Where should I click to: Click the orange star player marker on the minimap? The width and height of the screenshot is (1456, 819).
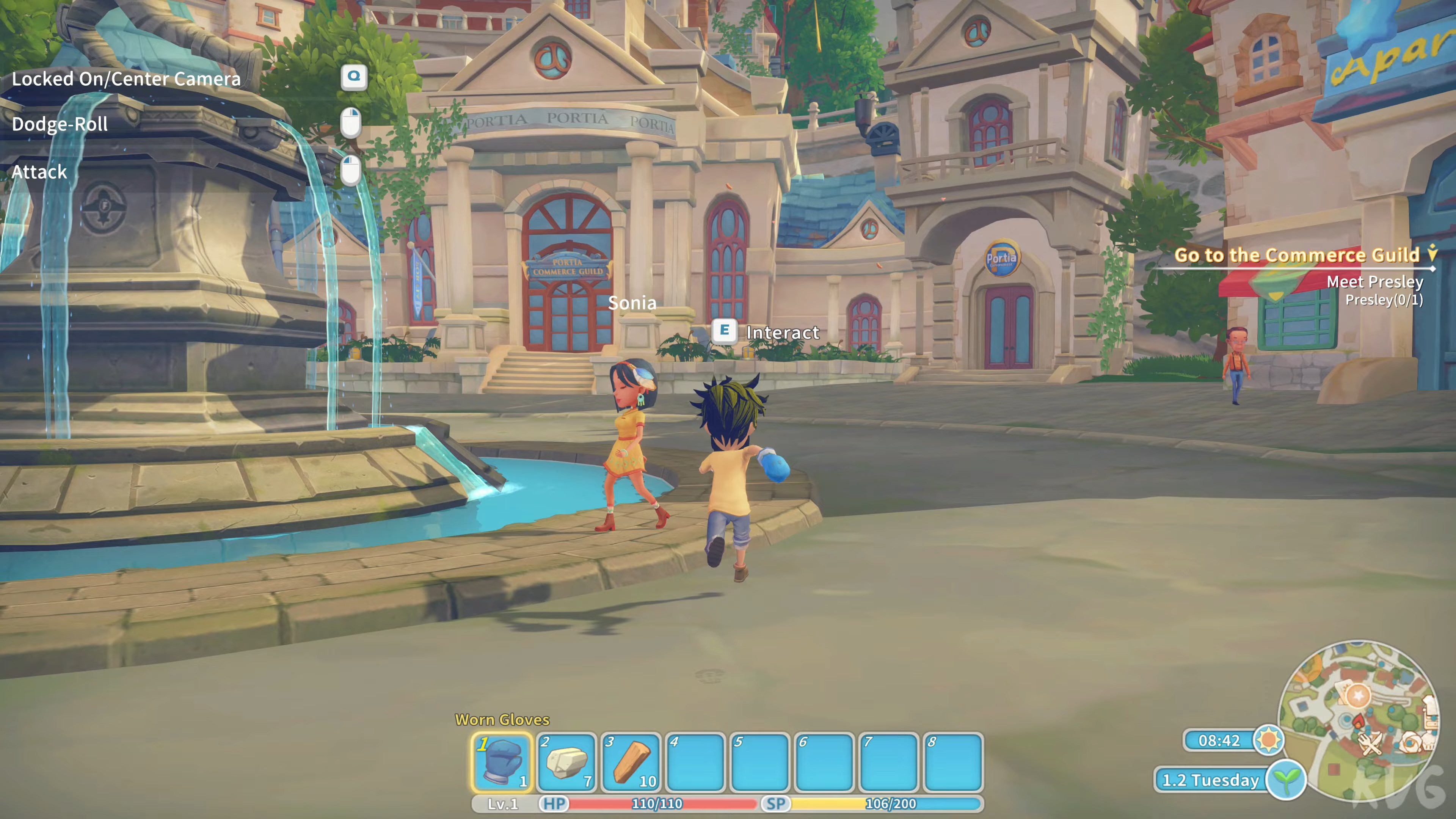tap(1358, 696)
